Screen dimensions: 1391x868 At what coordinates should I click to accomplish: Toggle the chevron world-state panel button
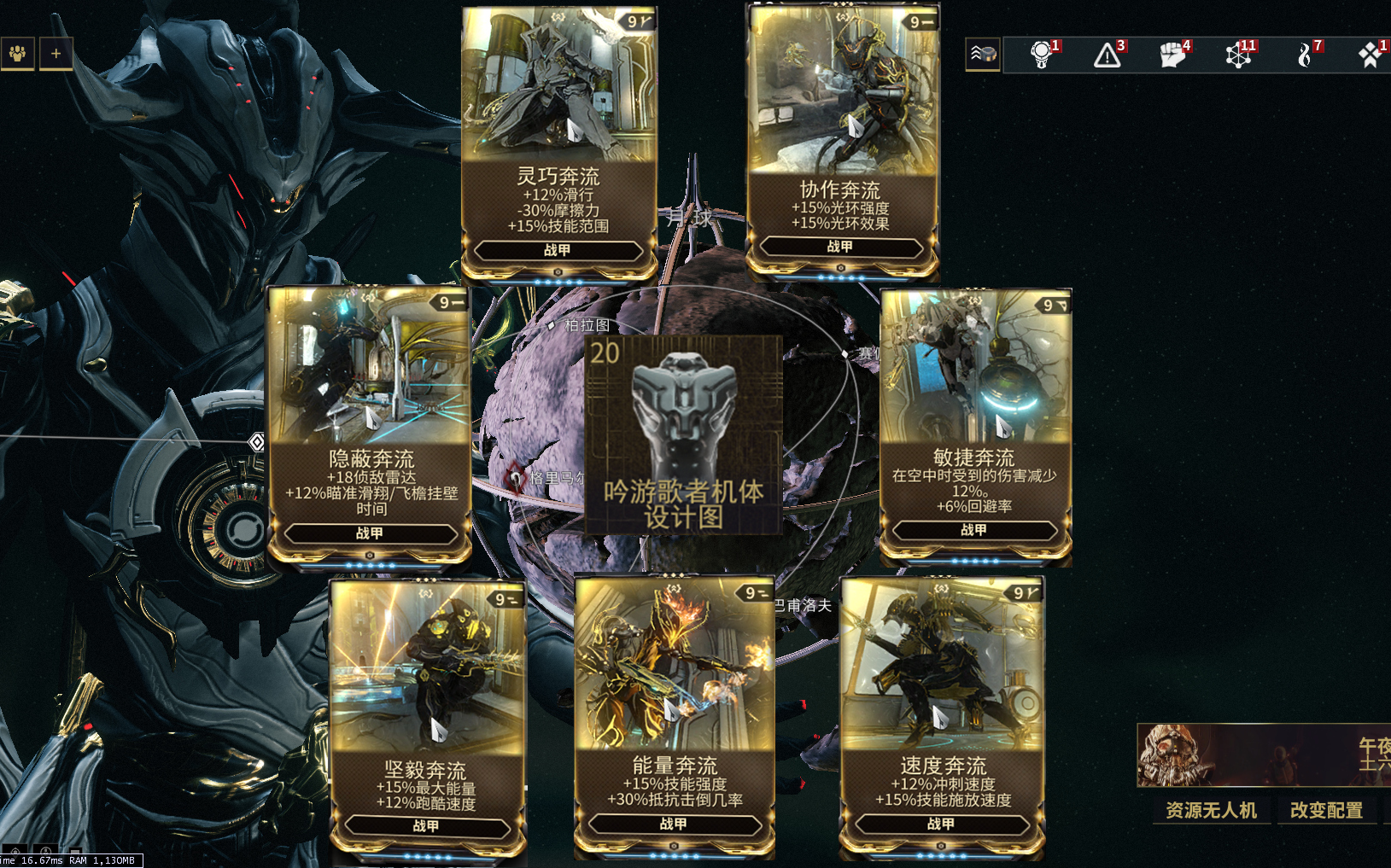982,55
